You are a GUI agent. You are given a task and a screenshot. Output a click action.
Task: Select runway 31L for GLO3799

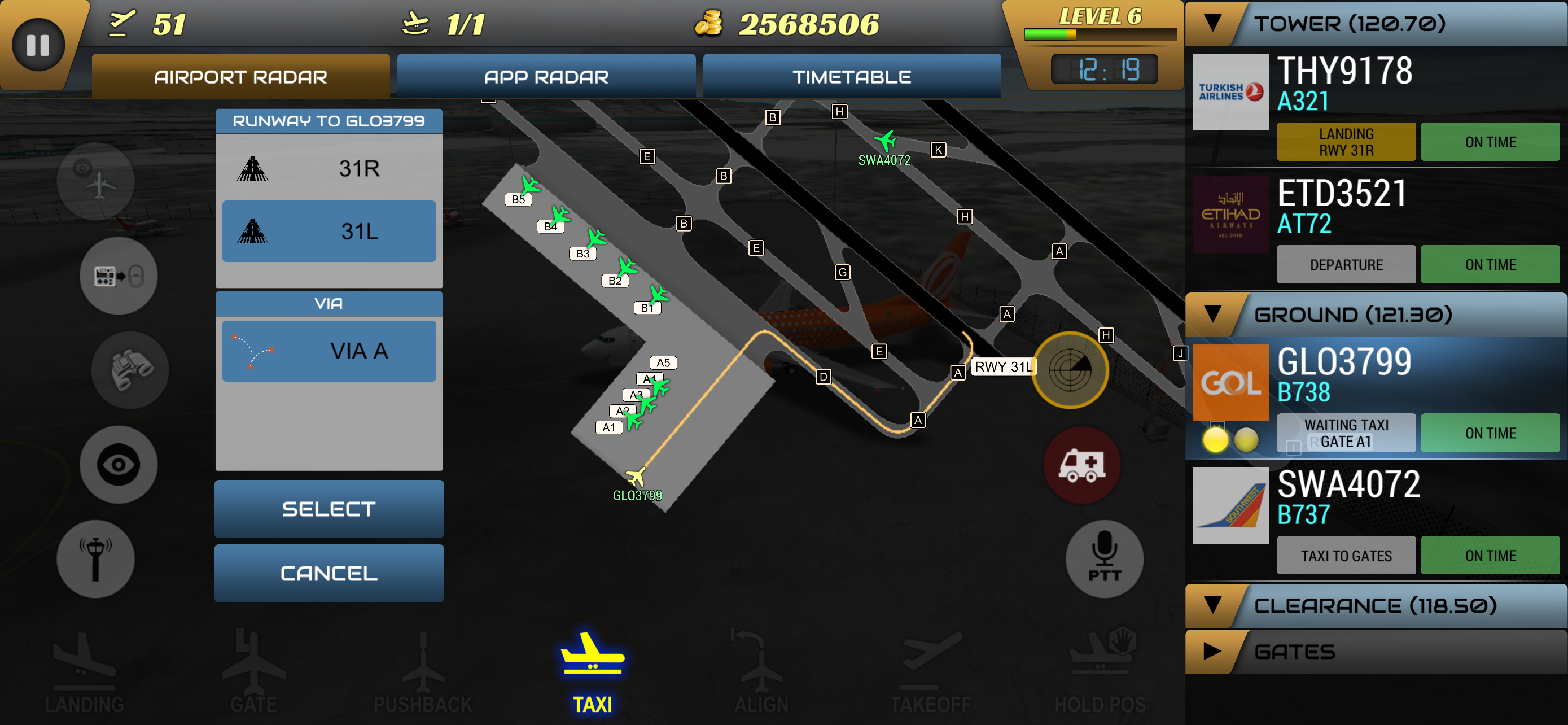coord(328,232)
